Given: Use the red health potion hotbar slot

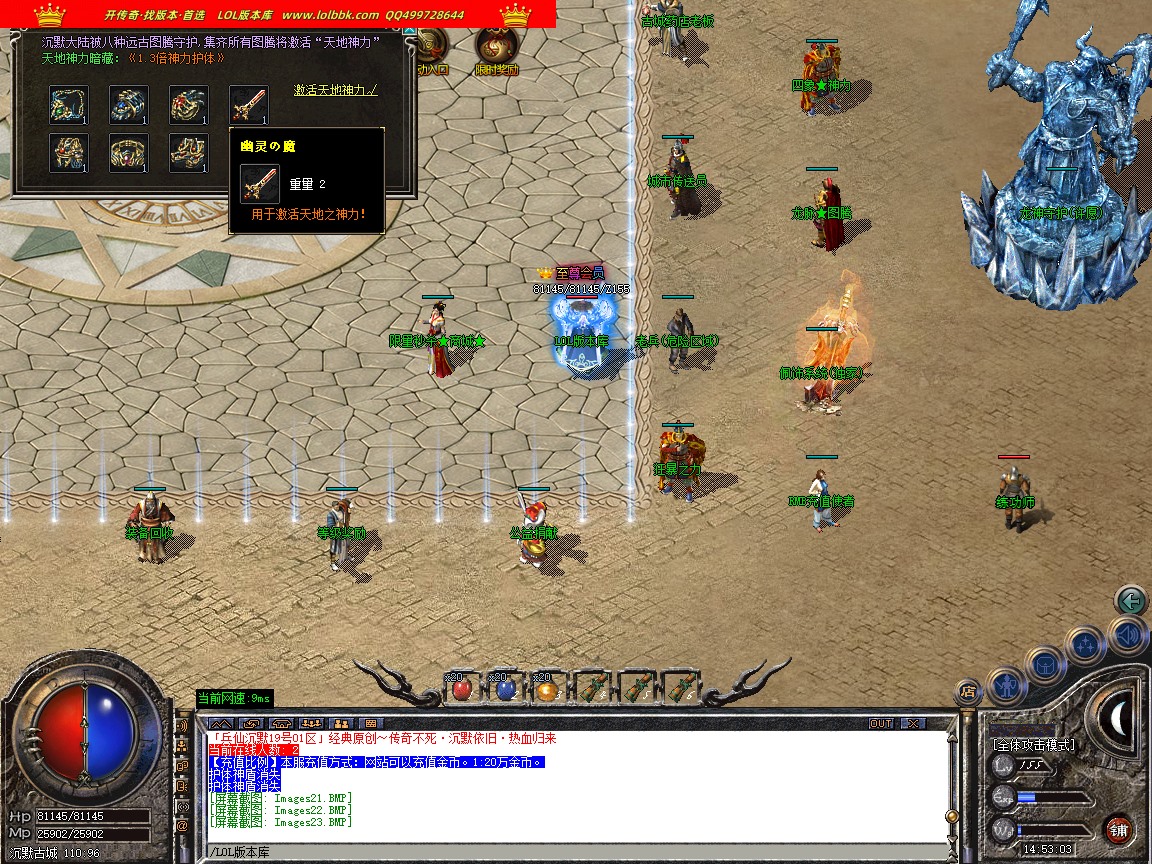Looking at the screenshot, I should coord(461,688).
